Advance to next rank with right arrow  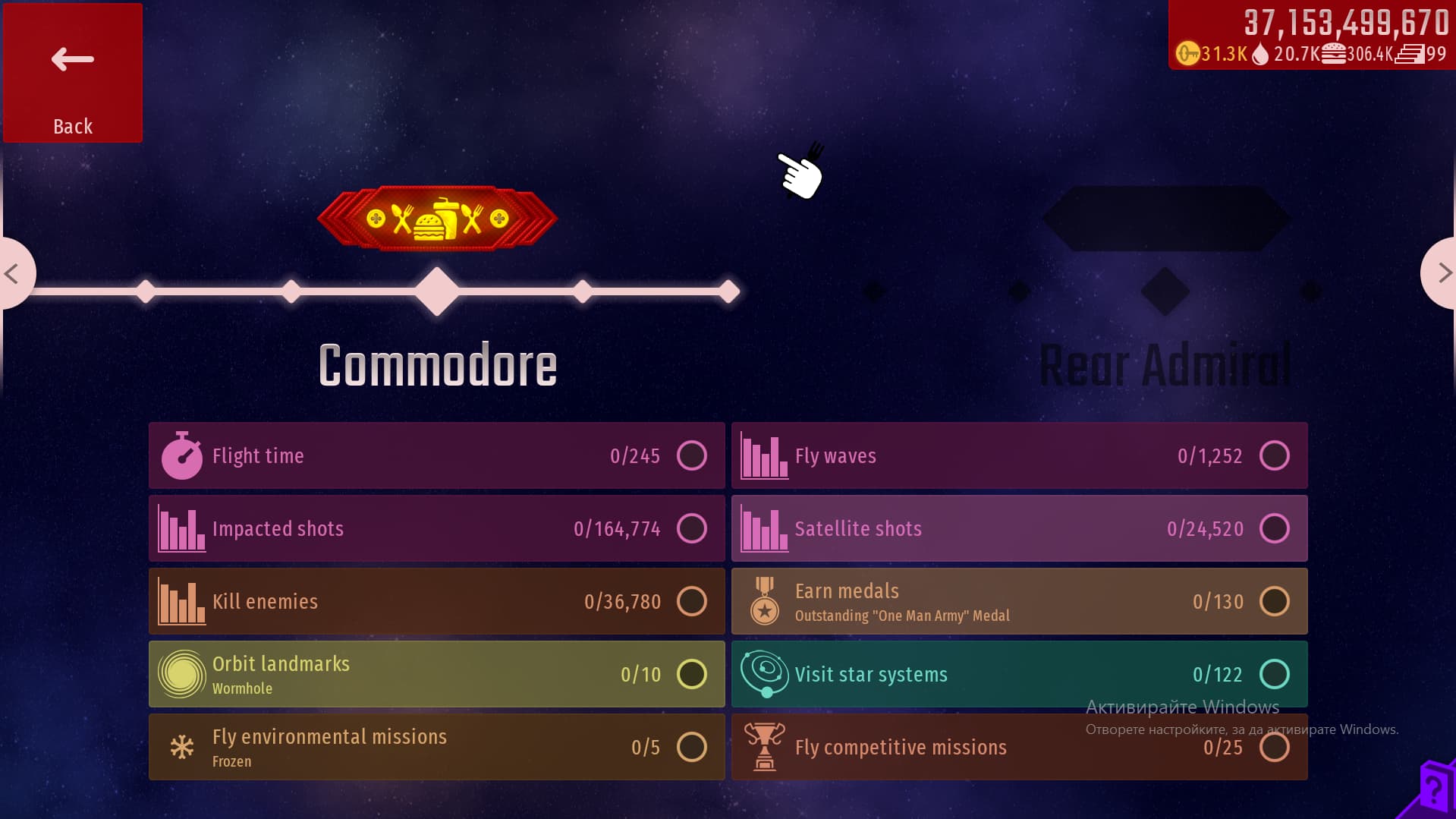pyautogui.click(x=1442, y=273)
